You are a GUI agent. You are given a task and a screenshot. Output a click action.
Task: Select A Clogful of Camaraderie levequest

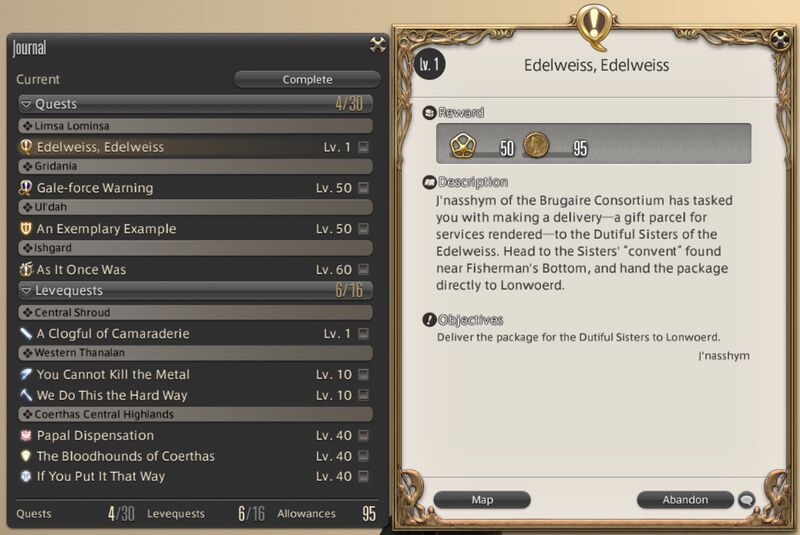(x=113, y=334)
